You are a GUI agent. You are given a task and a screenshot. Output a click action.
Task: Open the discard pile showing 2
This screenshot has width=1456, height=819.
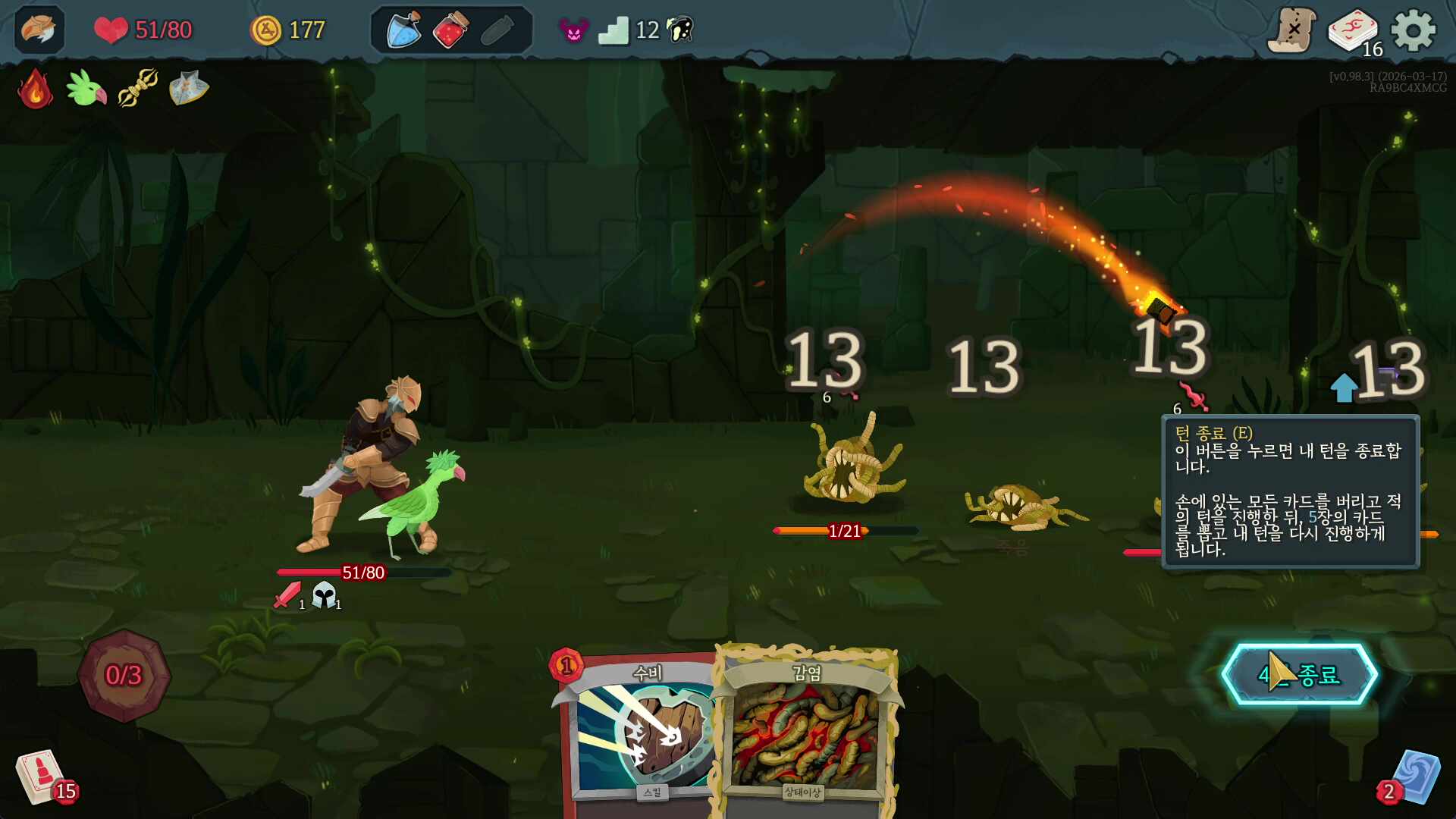(x=1413, y=777)
